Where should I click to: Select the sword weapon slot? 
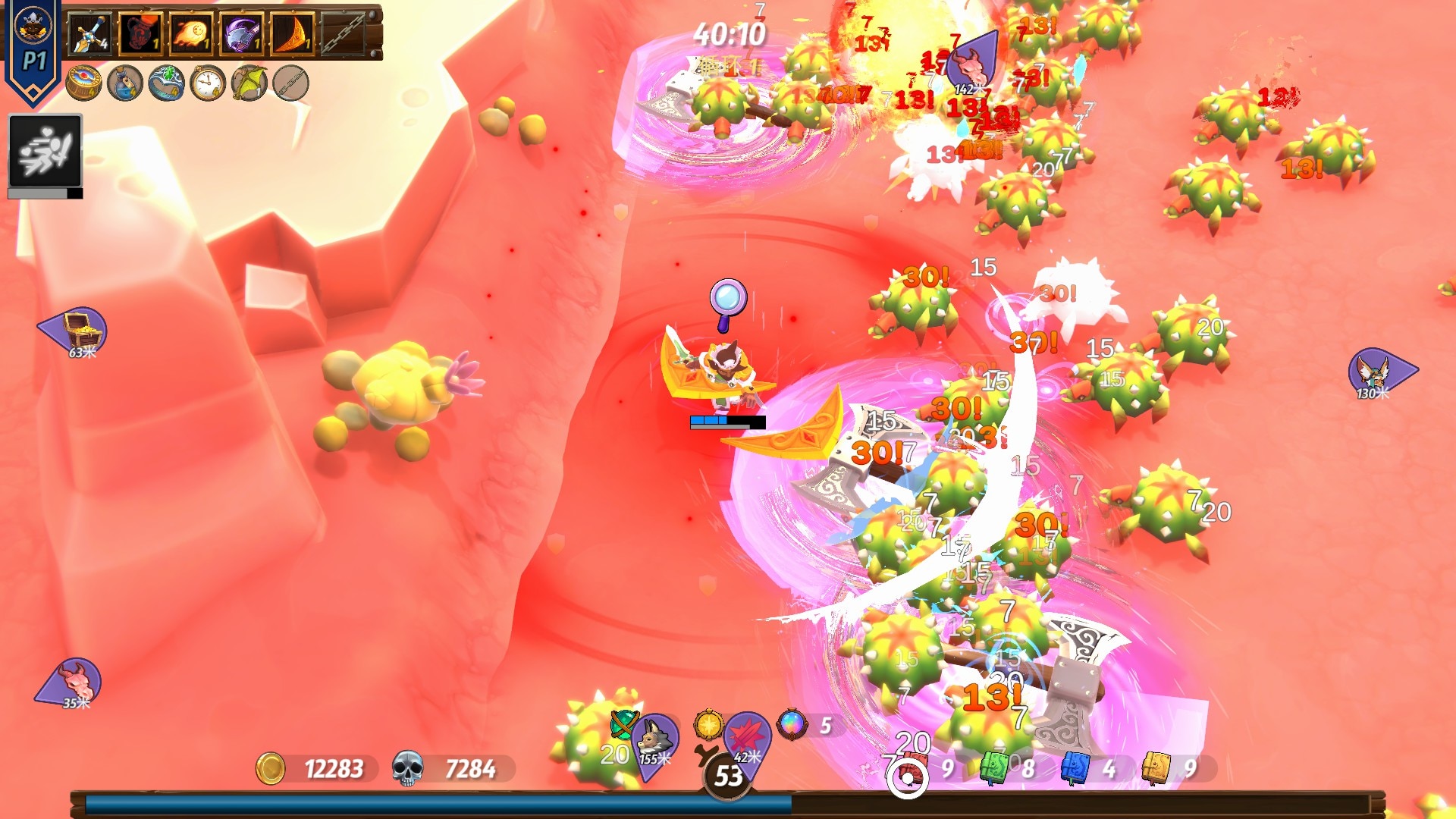pyautogui.click(x=90, y=34)
